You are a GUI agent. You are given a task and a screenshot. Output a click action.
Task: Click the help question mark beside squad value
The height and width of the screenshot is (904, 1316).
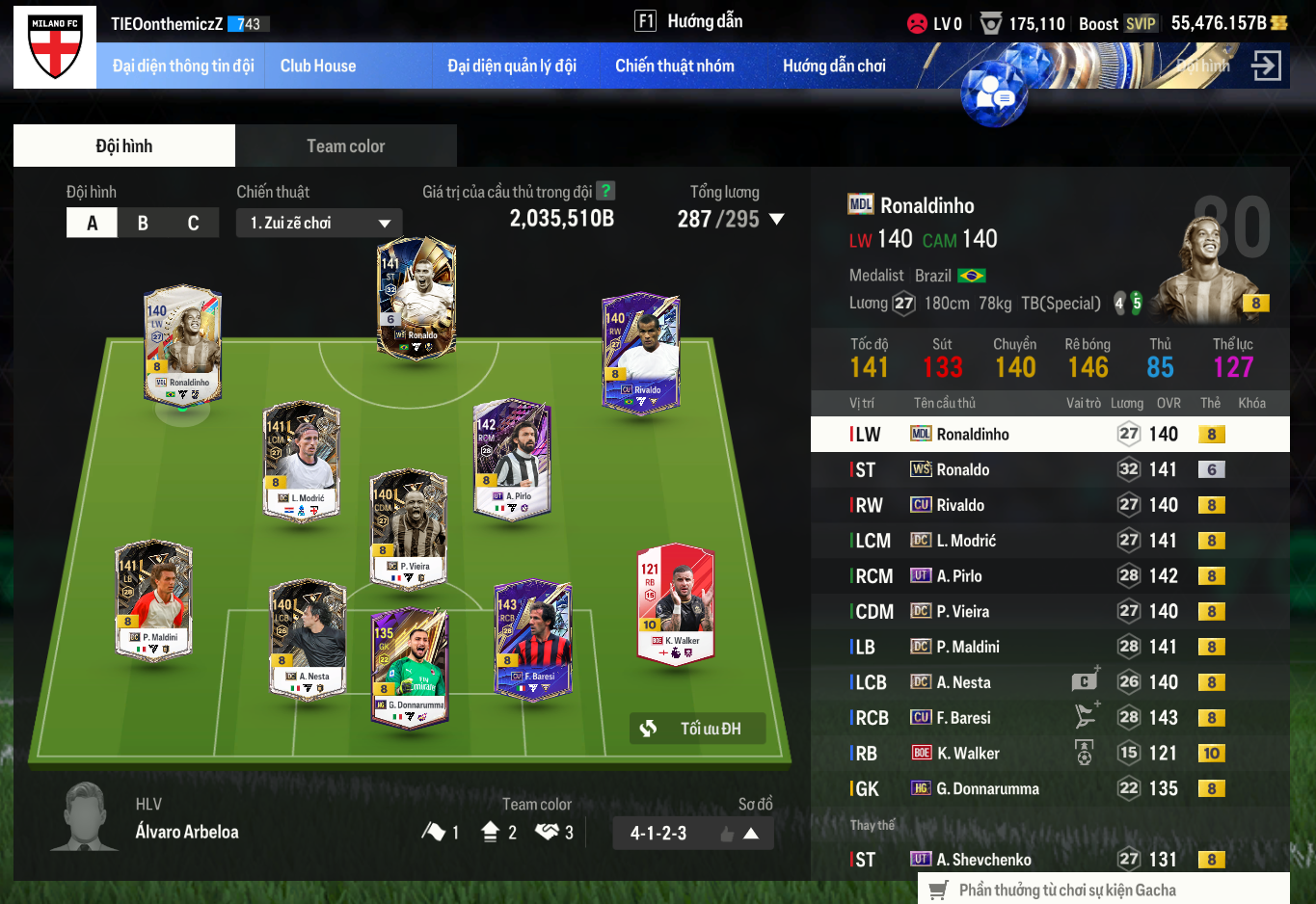pyautogui.click(x=605, y=191)
